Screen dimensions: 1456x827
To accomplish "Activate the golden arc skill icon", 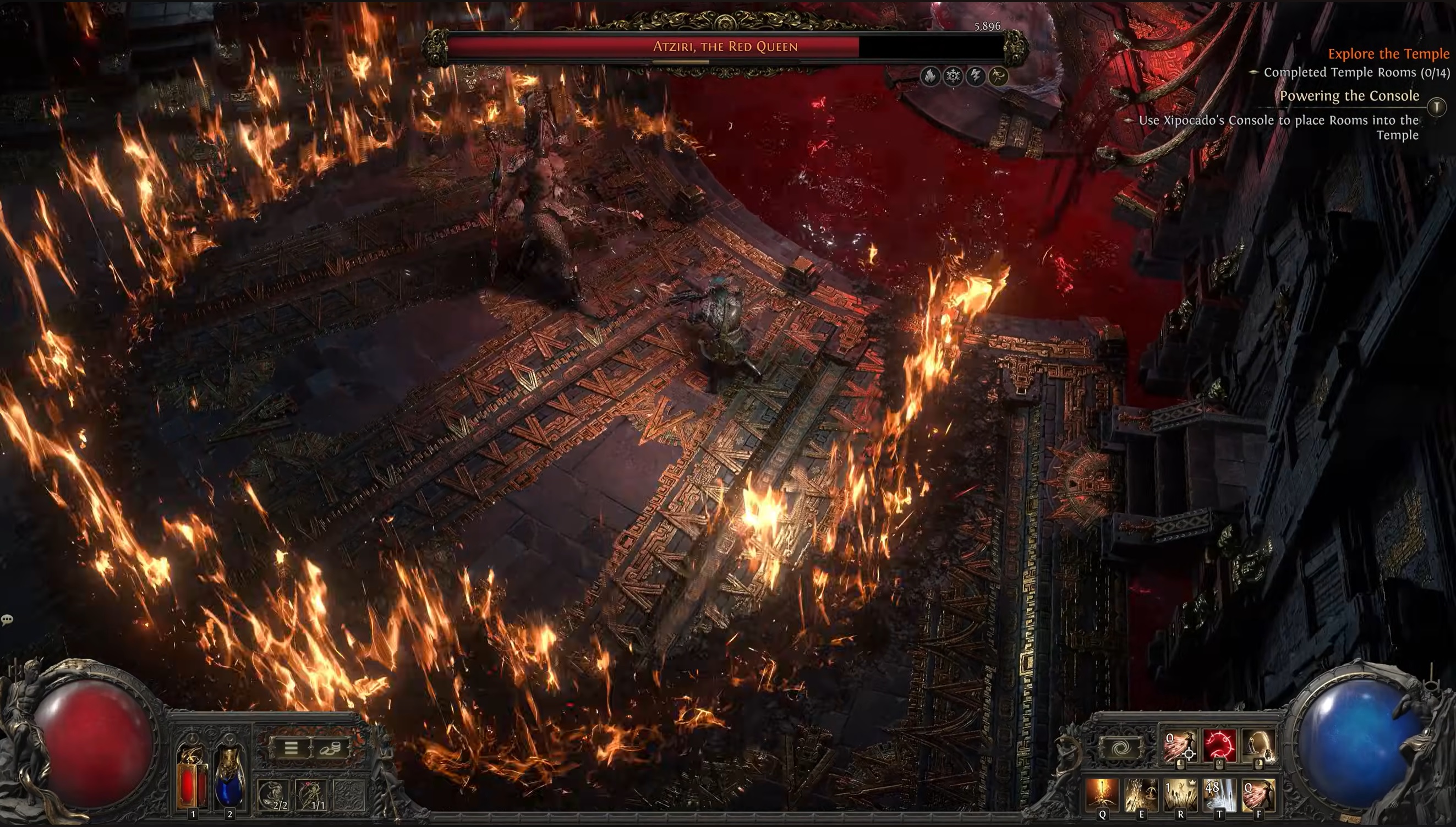I will click(x=1258, y=746).
